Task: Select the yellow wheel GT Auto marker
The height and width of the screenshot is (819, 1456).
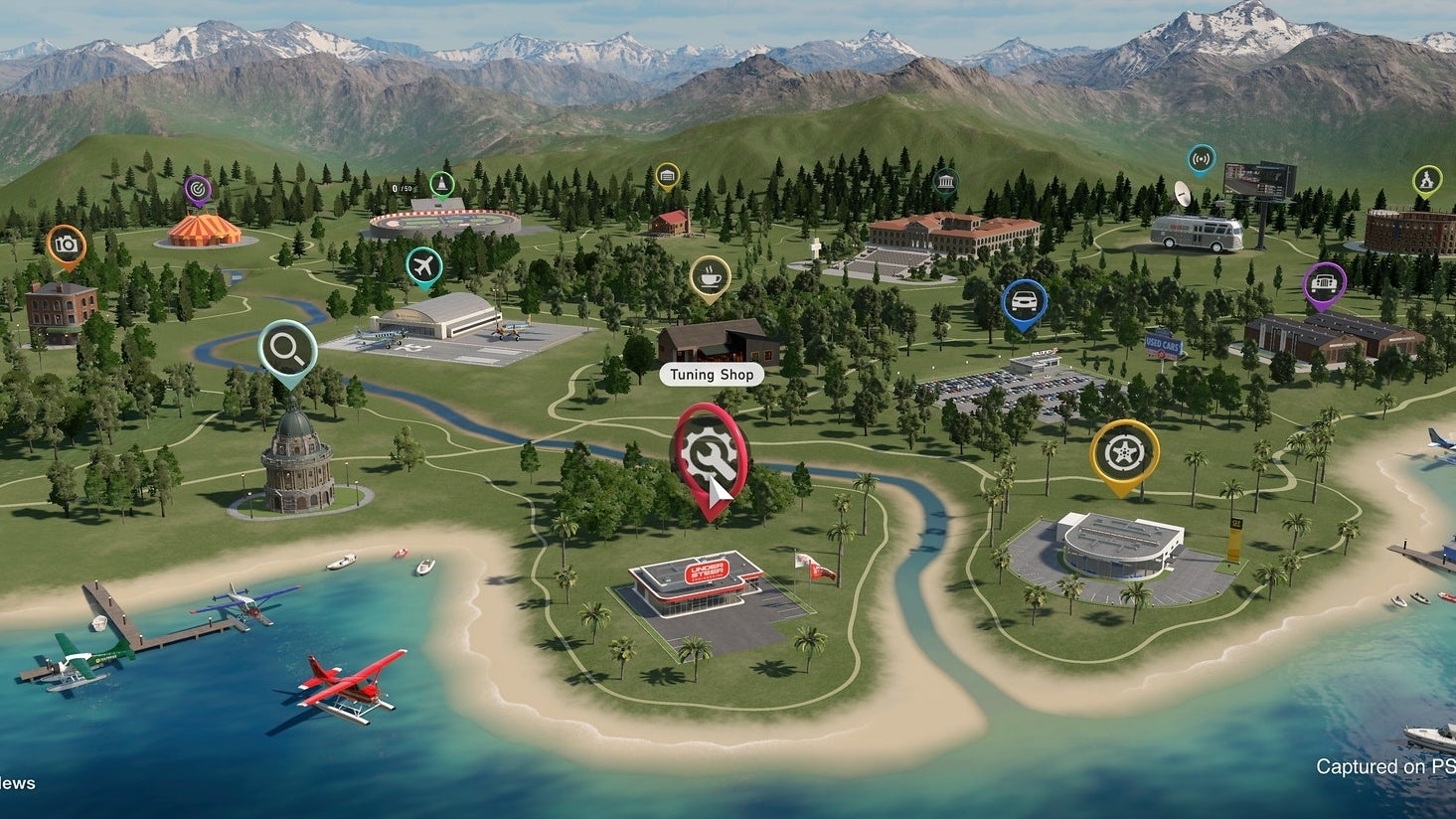Action: 1124,453
